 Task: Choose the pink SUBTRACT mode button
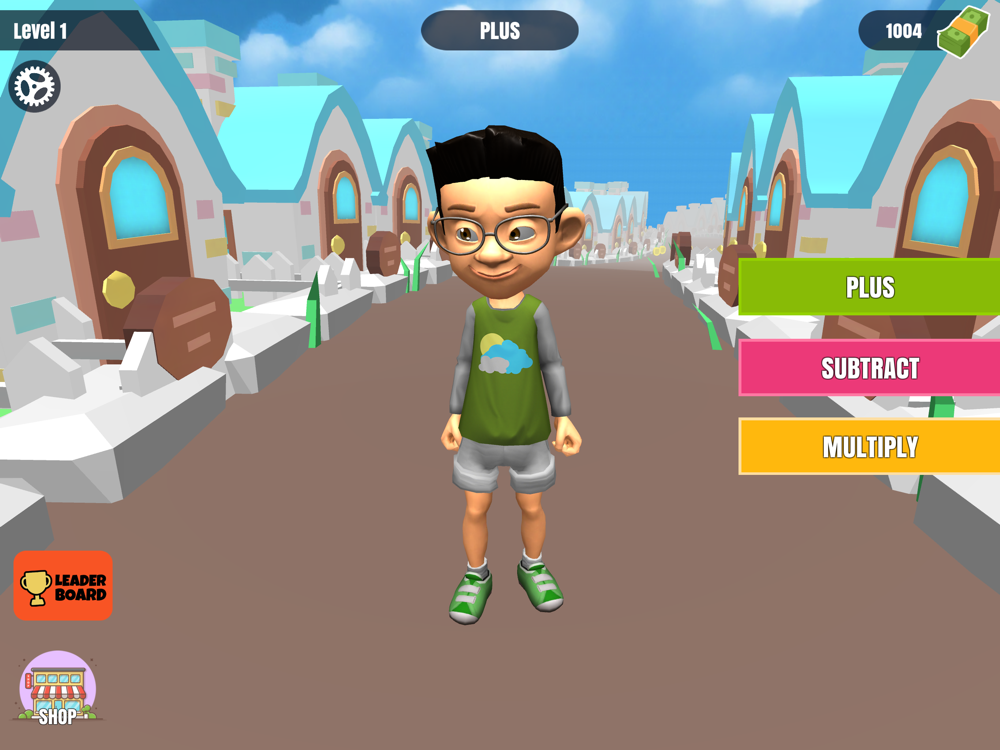point(869,368)
